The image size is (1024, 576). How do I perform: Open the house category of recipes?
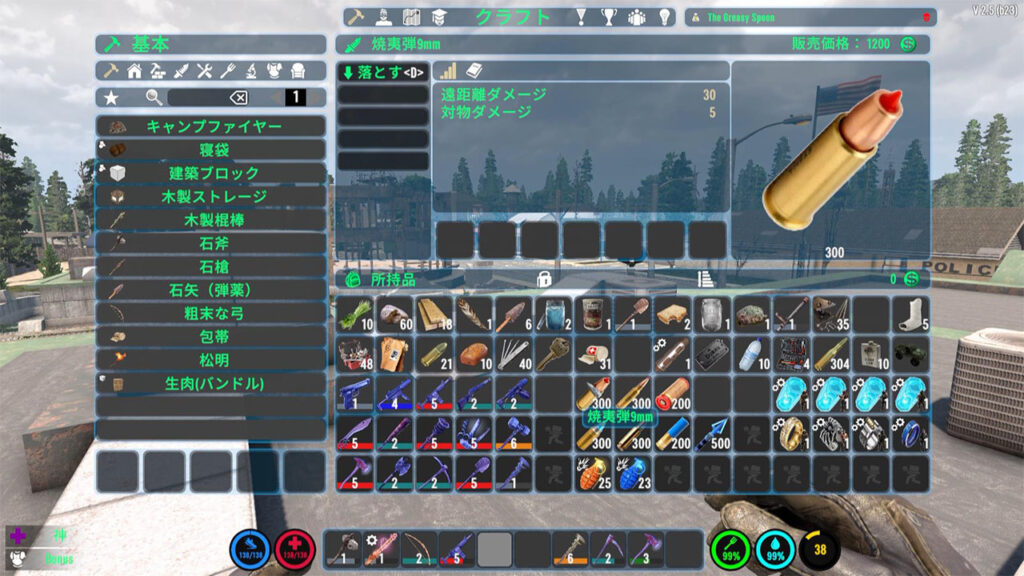click(x=134, y=71)
